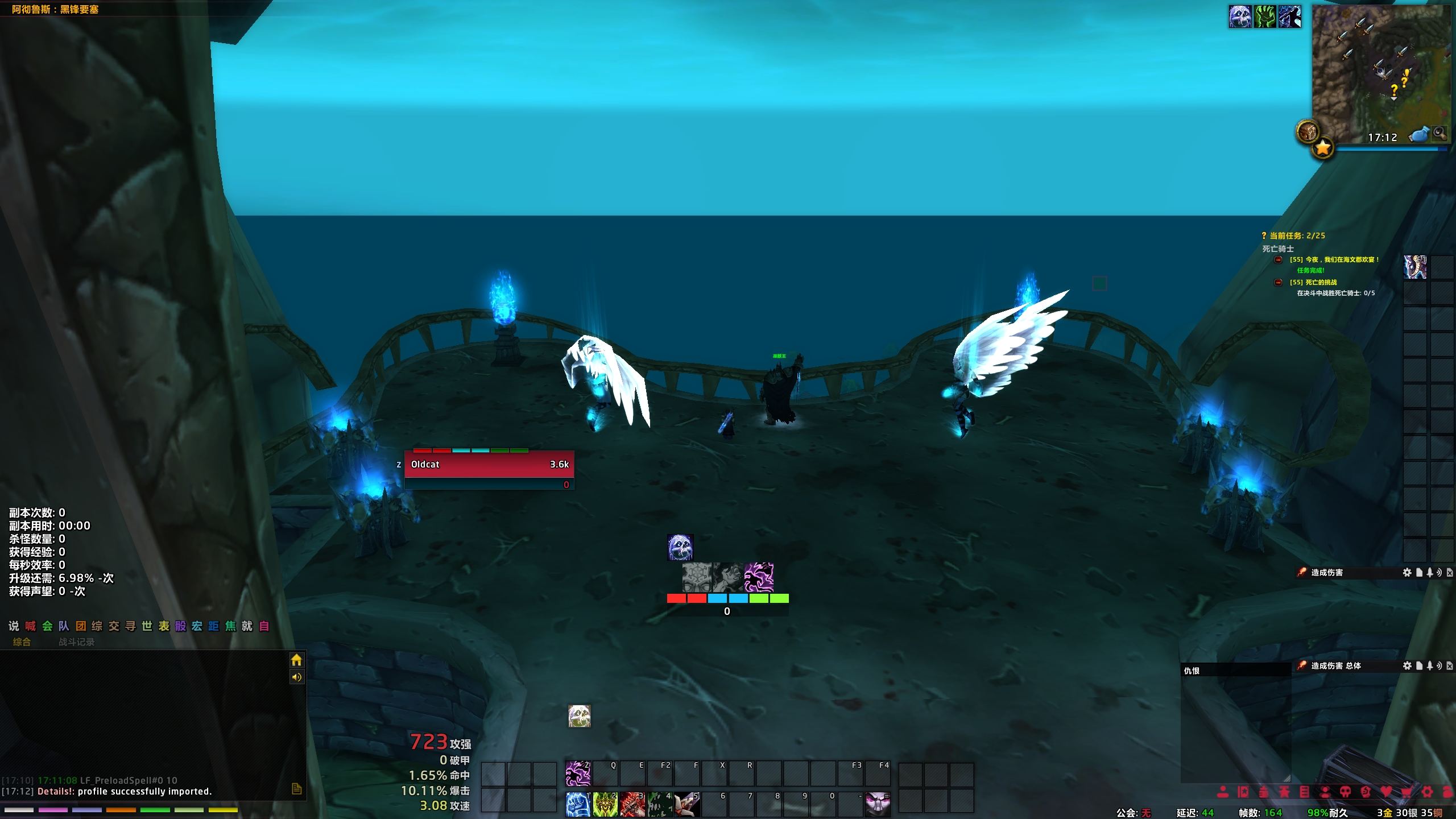Open settings gear on 造成伤害 总体 window
Image resolution: width=1456 pixels, height=819 pixels.
coord(1407,666)
